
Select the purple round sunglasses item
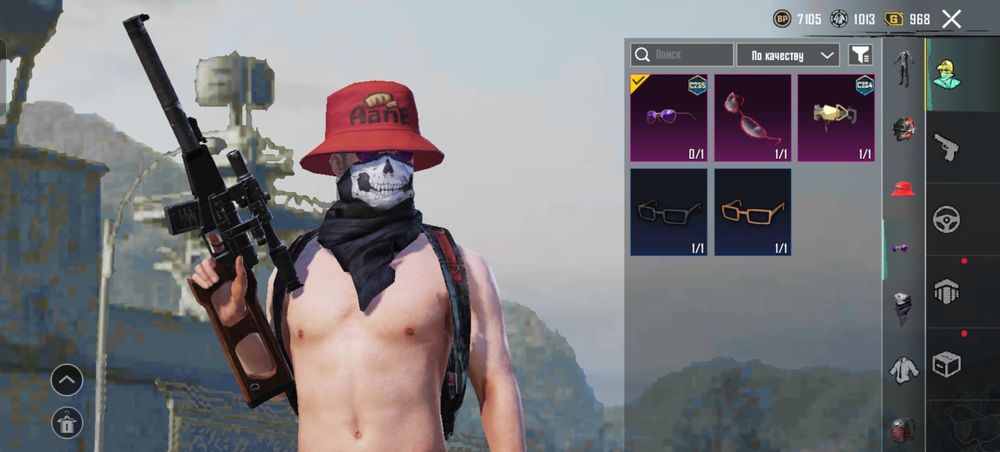coord(669,118)
